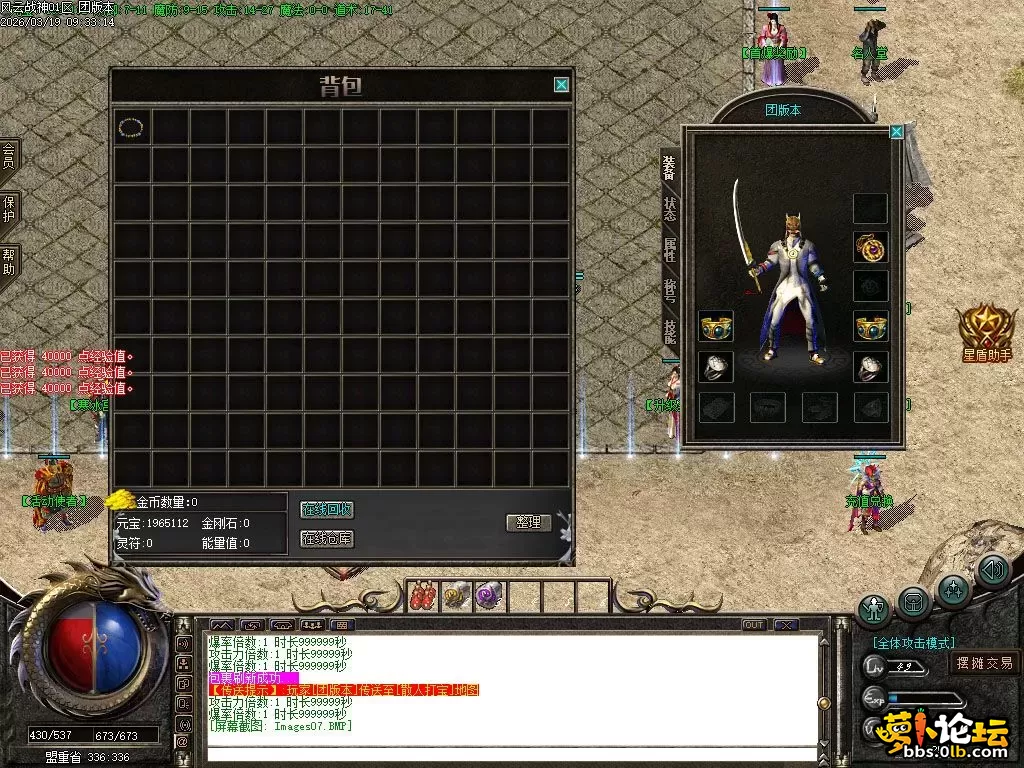The width and height of the screenshot is (1024, 768).
Task: Open the 摆摊交易 stall trading button
Action: 984,662
